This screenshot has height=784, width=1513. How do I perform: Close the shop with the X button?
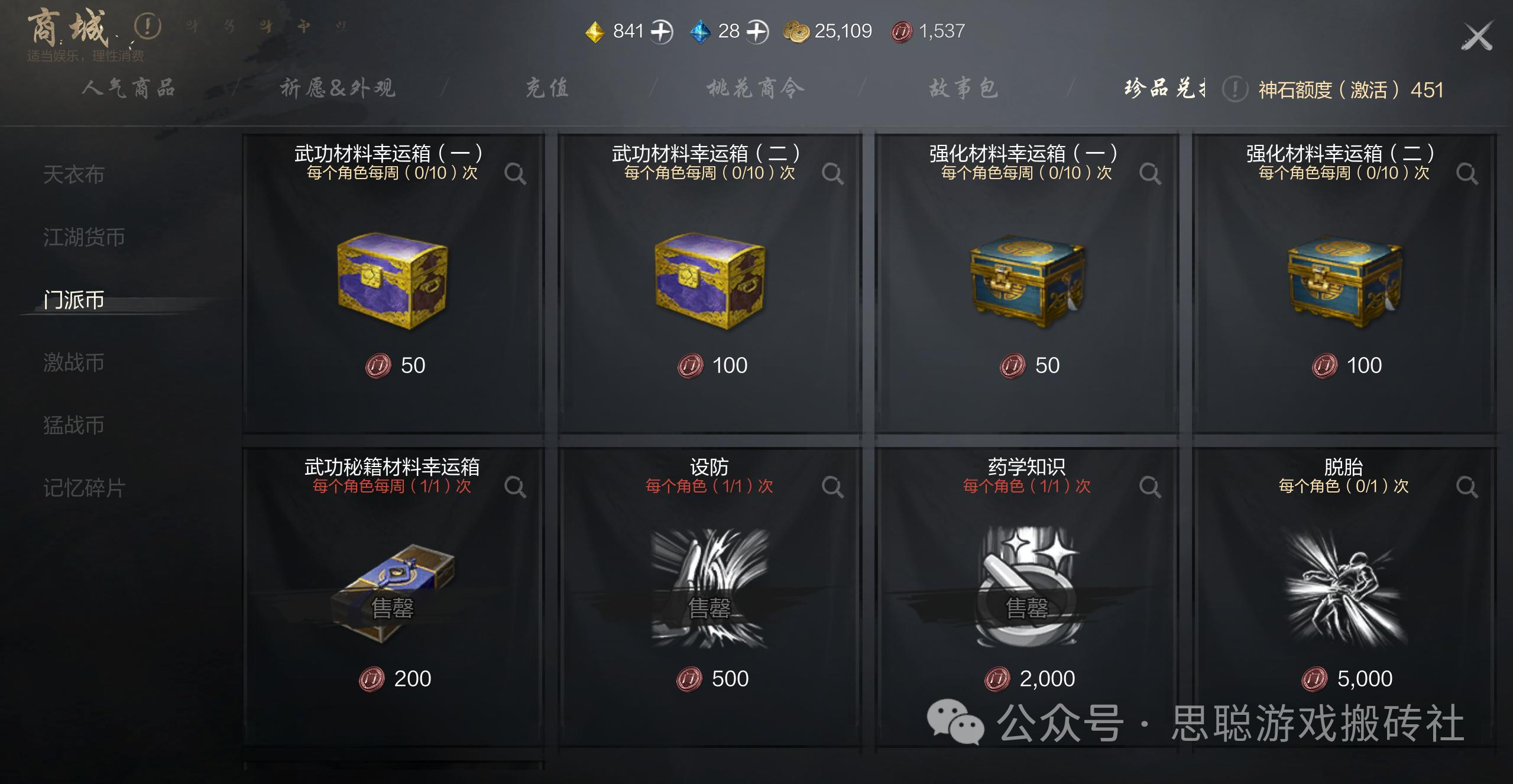(x=1476, y=36)
